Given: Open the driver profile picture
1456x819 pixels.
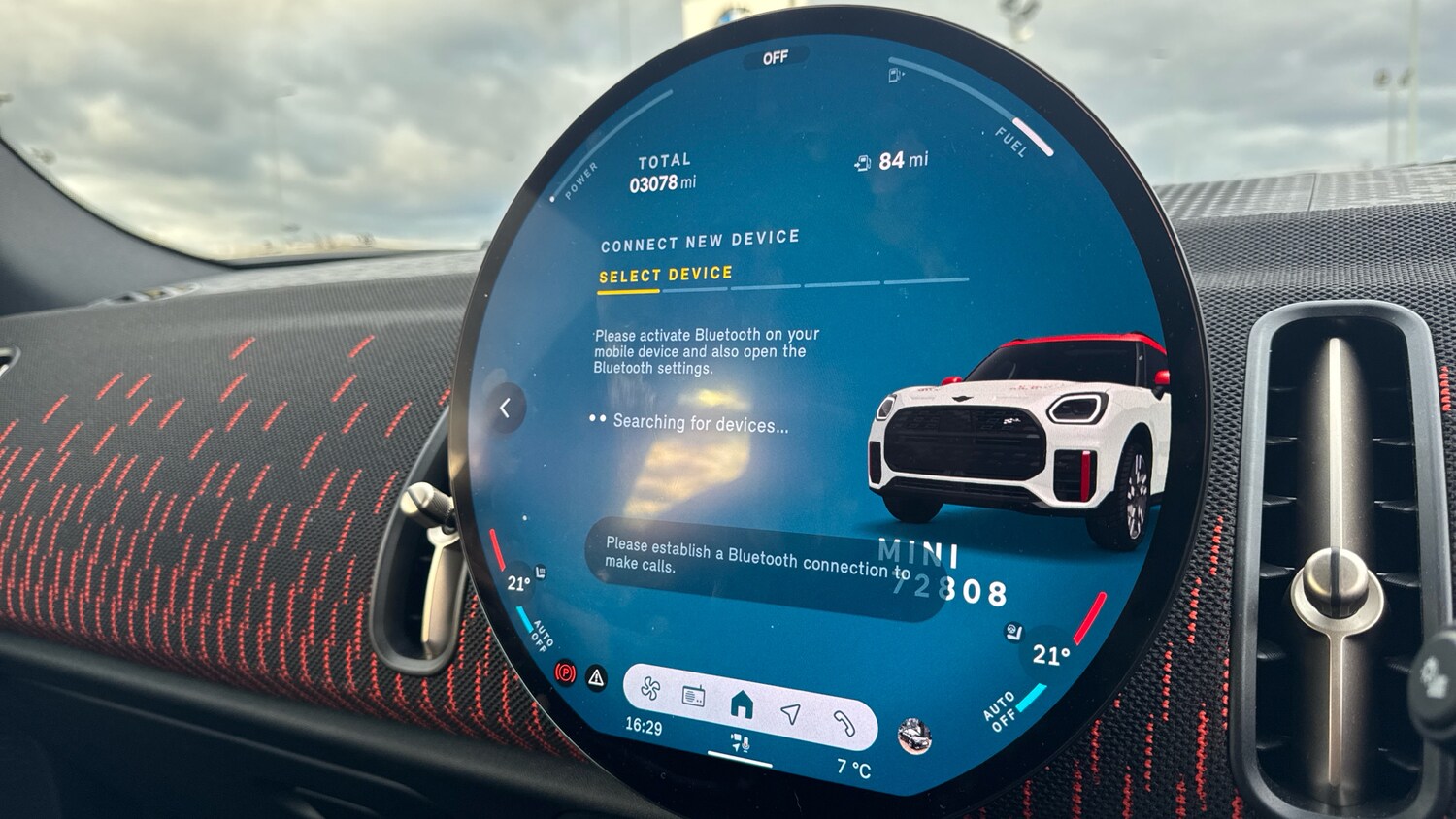Looking at the screenshot, I should pyautogui.click(x=913, y=737).
